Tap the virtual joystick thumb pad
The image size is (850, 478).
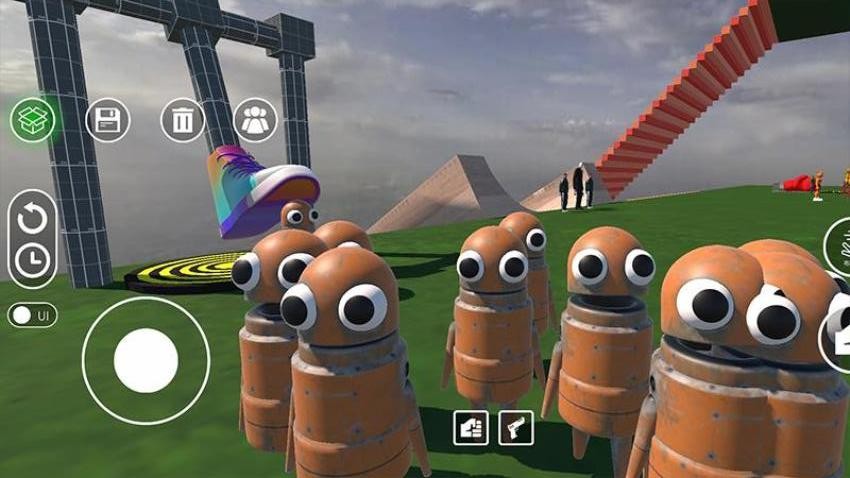146,360
